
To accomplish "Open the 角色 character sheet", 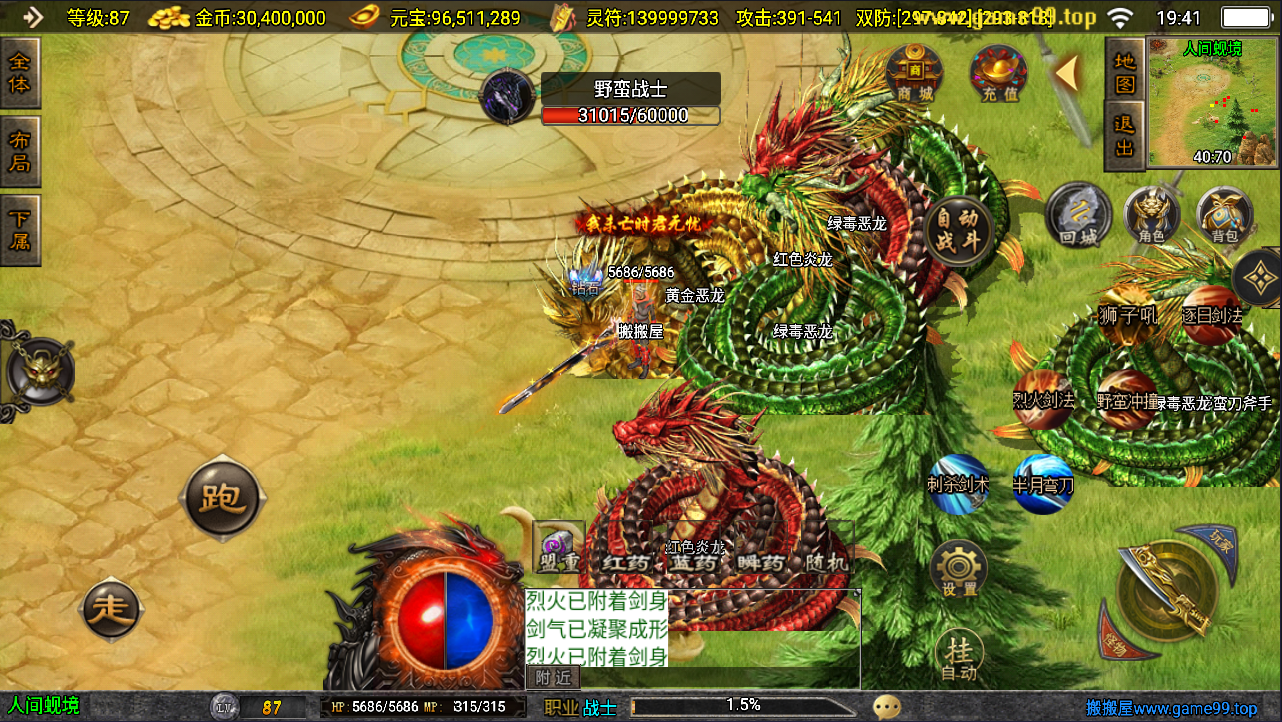I will click(1151, 215).
